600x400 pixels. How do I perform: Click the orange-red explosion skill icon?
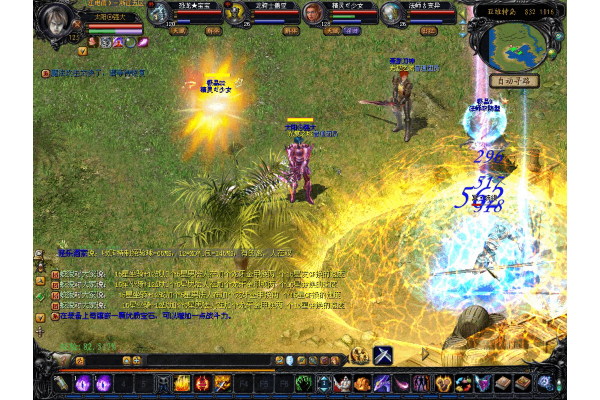222,382
